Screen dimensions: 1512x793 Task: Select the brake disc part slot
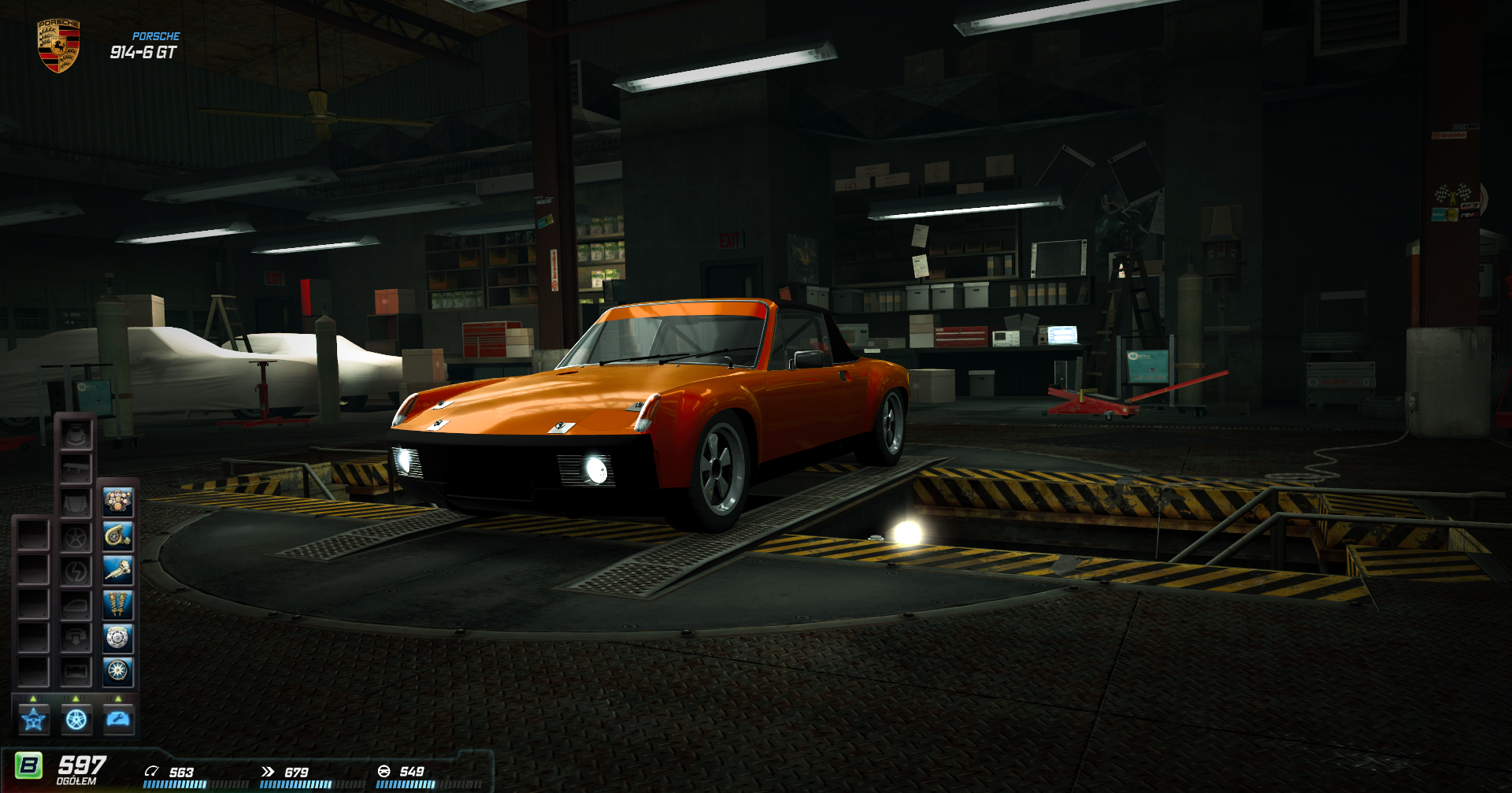118,638
